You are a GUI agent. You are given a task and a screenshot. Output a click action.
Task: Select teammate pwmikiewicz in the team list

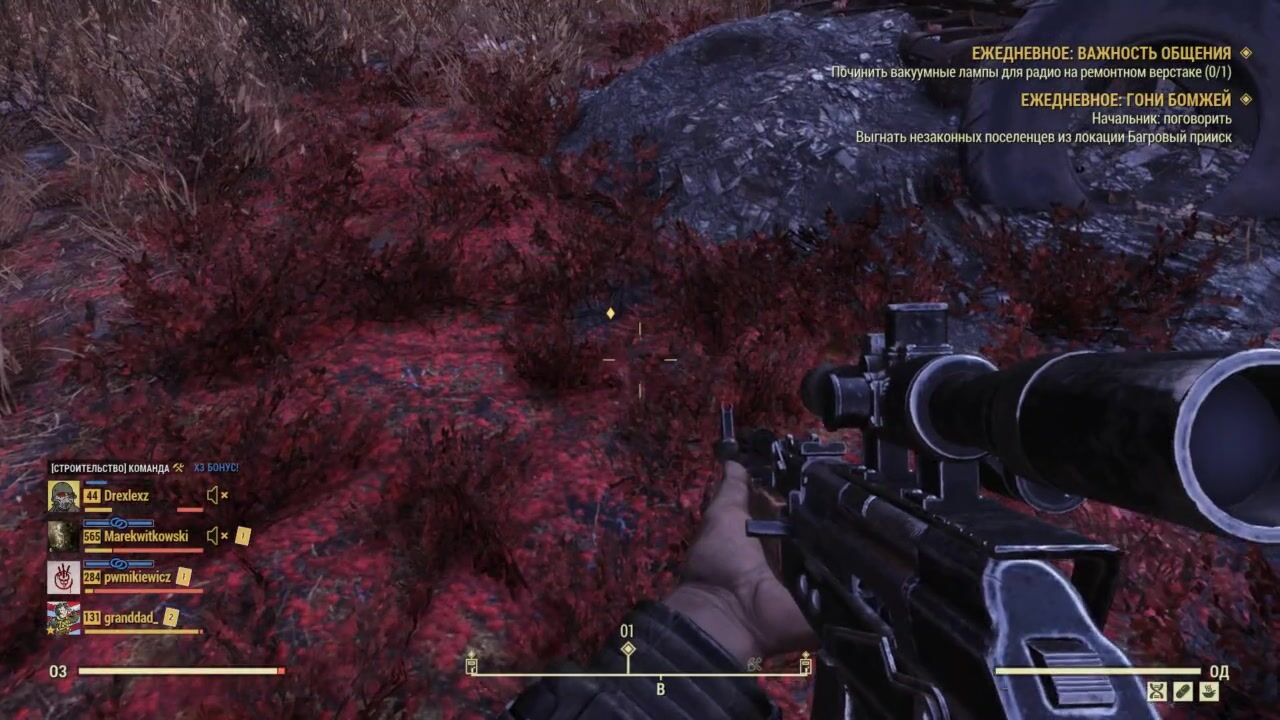click(x=137, y=577)
